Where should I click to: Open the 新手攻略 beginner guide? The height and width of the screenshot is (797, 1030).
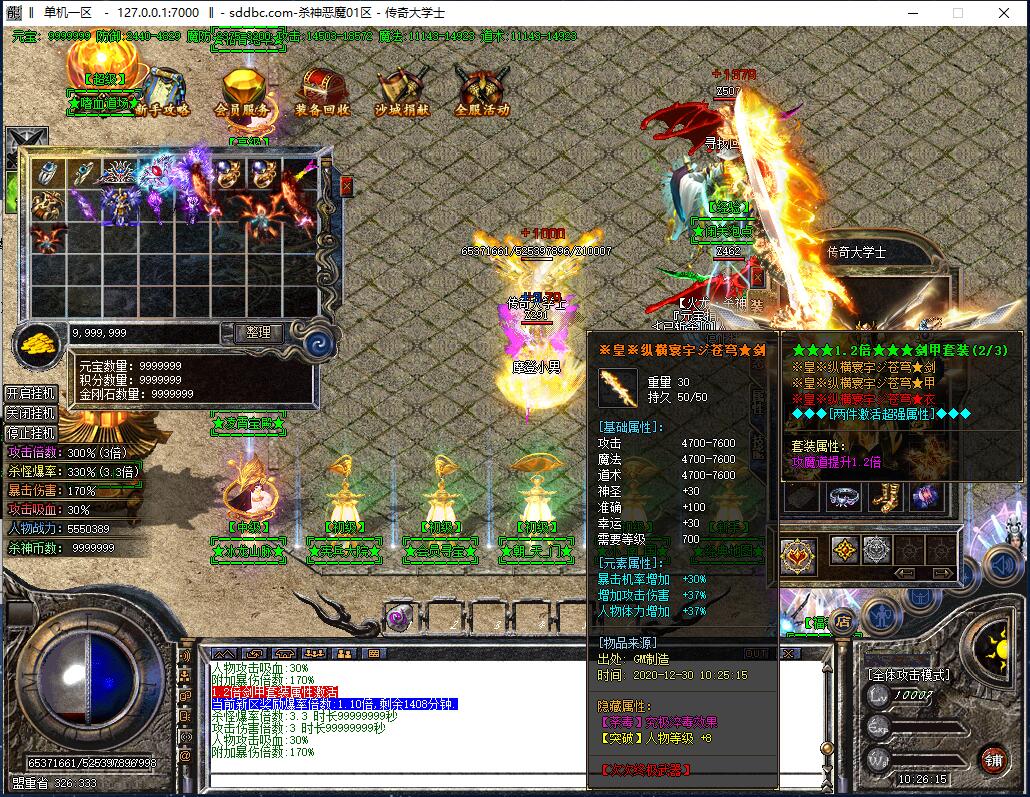(x=161, y=92)
